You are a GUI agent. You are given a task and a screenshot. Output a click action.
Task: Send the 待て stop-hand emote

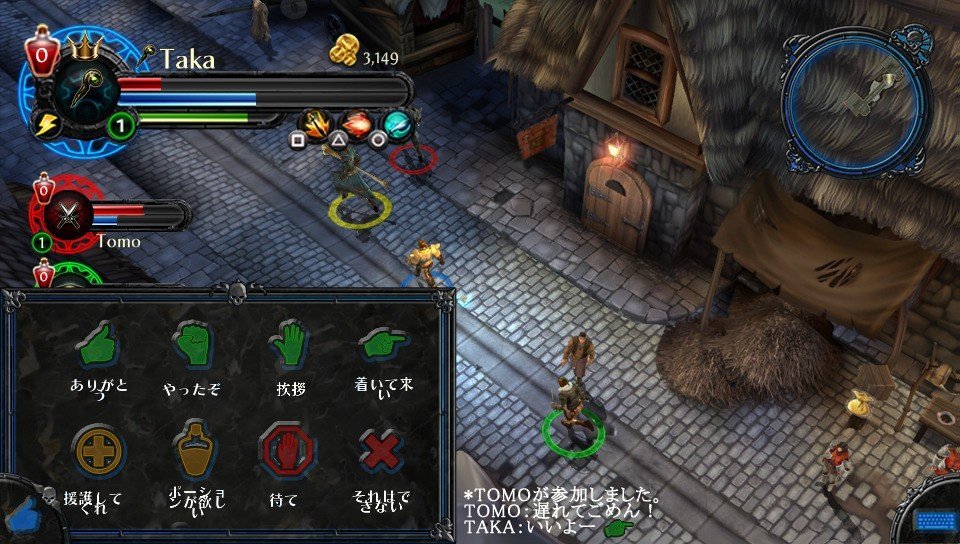pyautogui.click(x=286, y=451)
